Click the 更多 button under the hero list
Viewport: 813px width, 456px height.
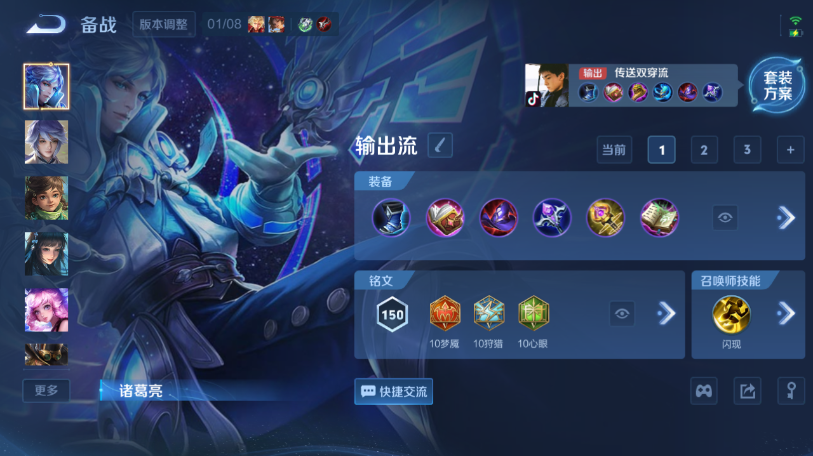(46, 390)
